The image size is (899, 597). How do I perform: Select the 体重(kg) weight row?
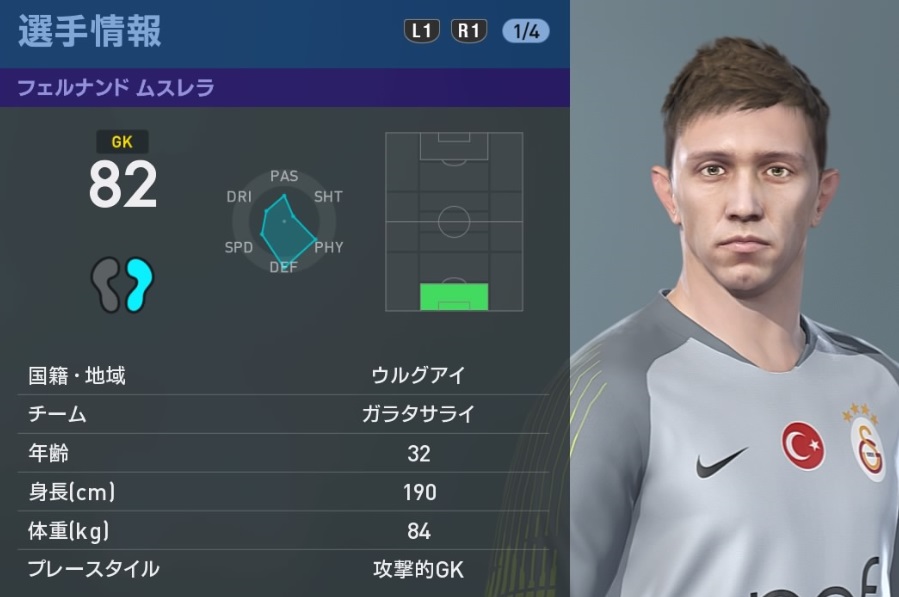pyautogui.click(x=284, y=530)
